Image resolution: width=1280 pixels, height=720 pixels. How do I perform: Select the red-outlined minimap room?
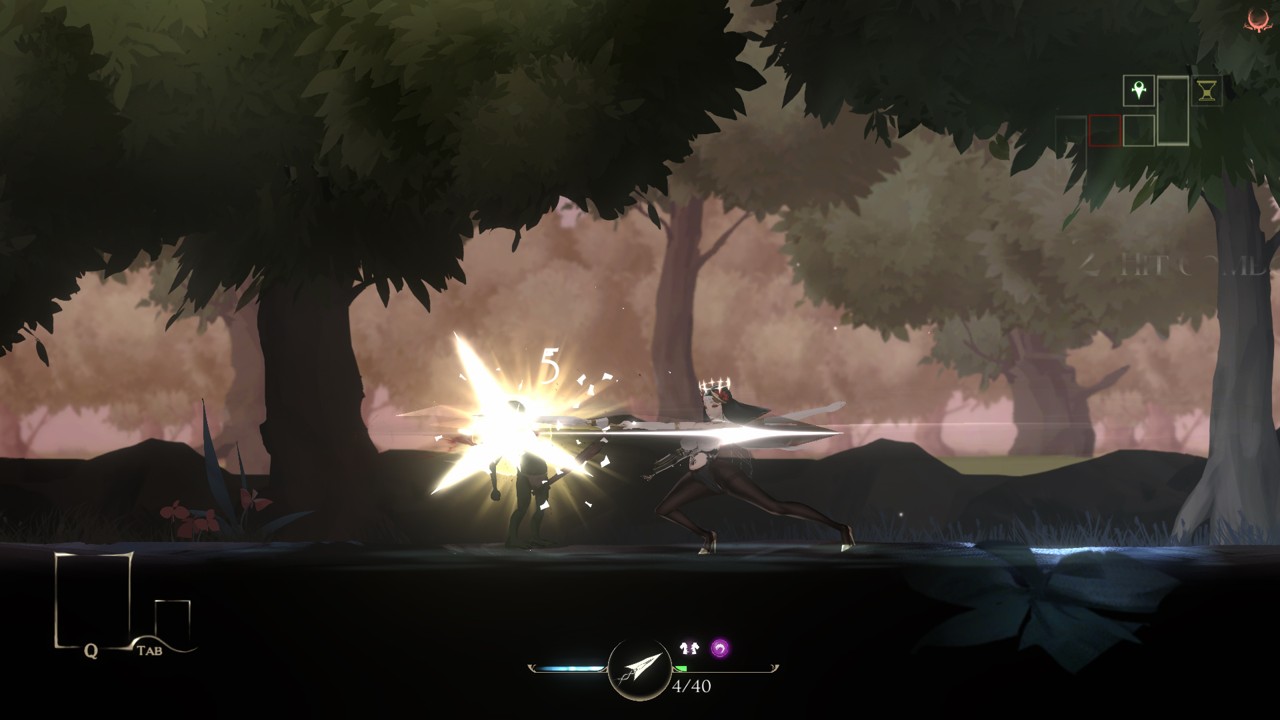click(1104, 130)
